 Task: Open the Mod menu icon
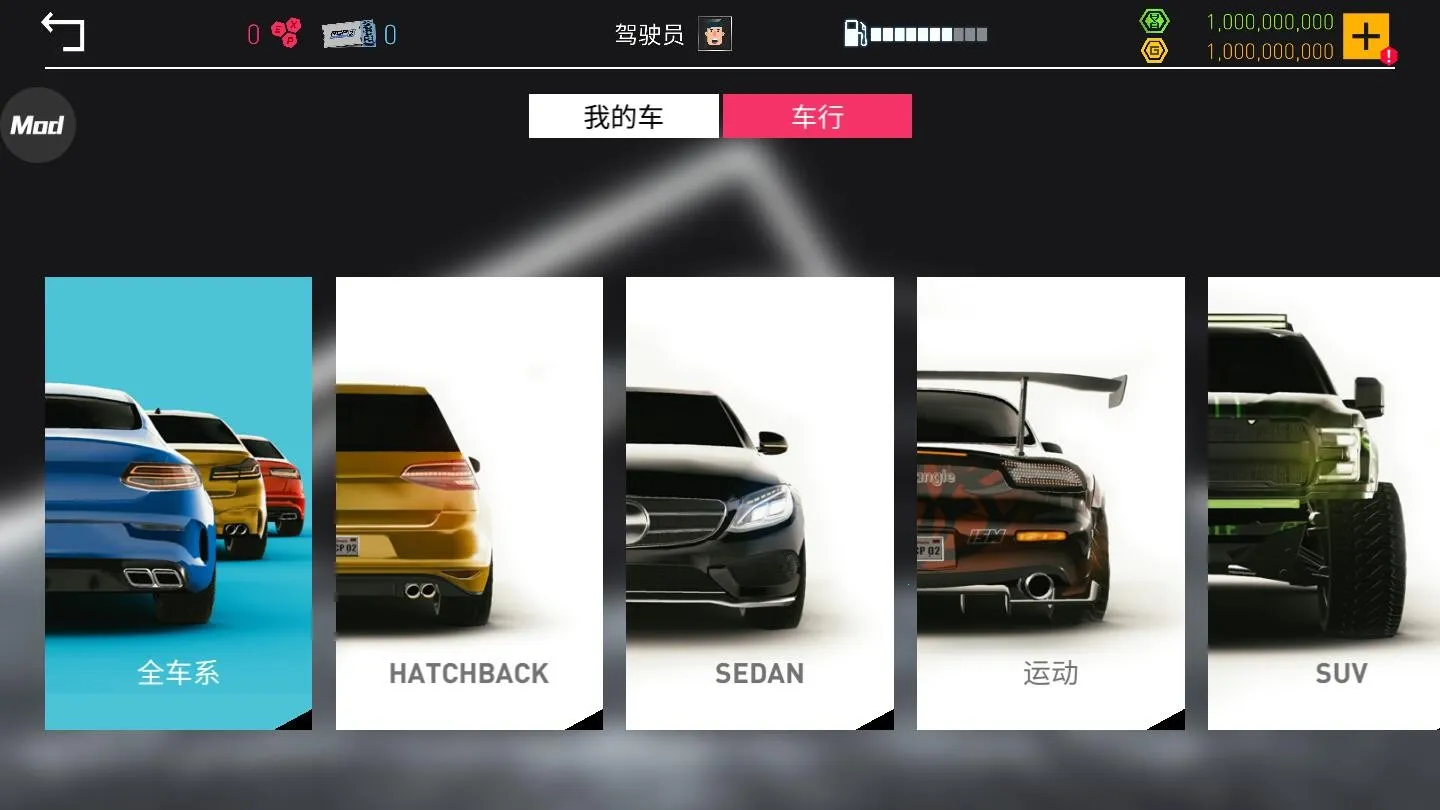[x=38, y=124]
